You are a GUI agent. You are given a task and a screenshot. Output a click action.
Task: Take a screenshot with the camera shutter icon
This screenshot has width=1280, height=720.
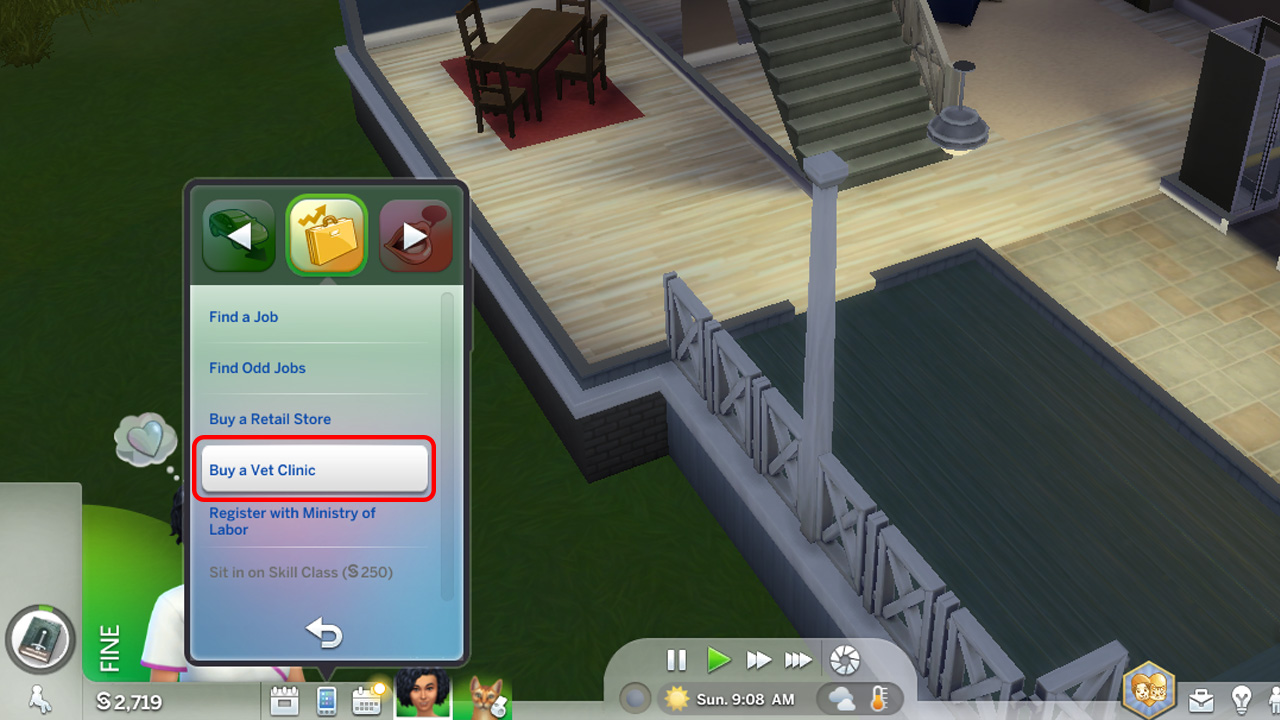846,660
